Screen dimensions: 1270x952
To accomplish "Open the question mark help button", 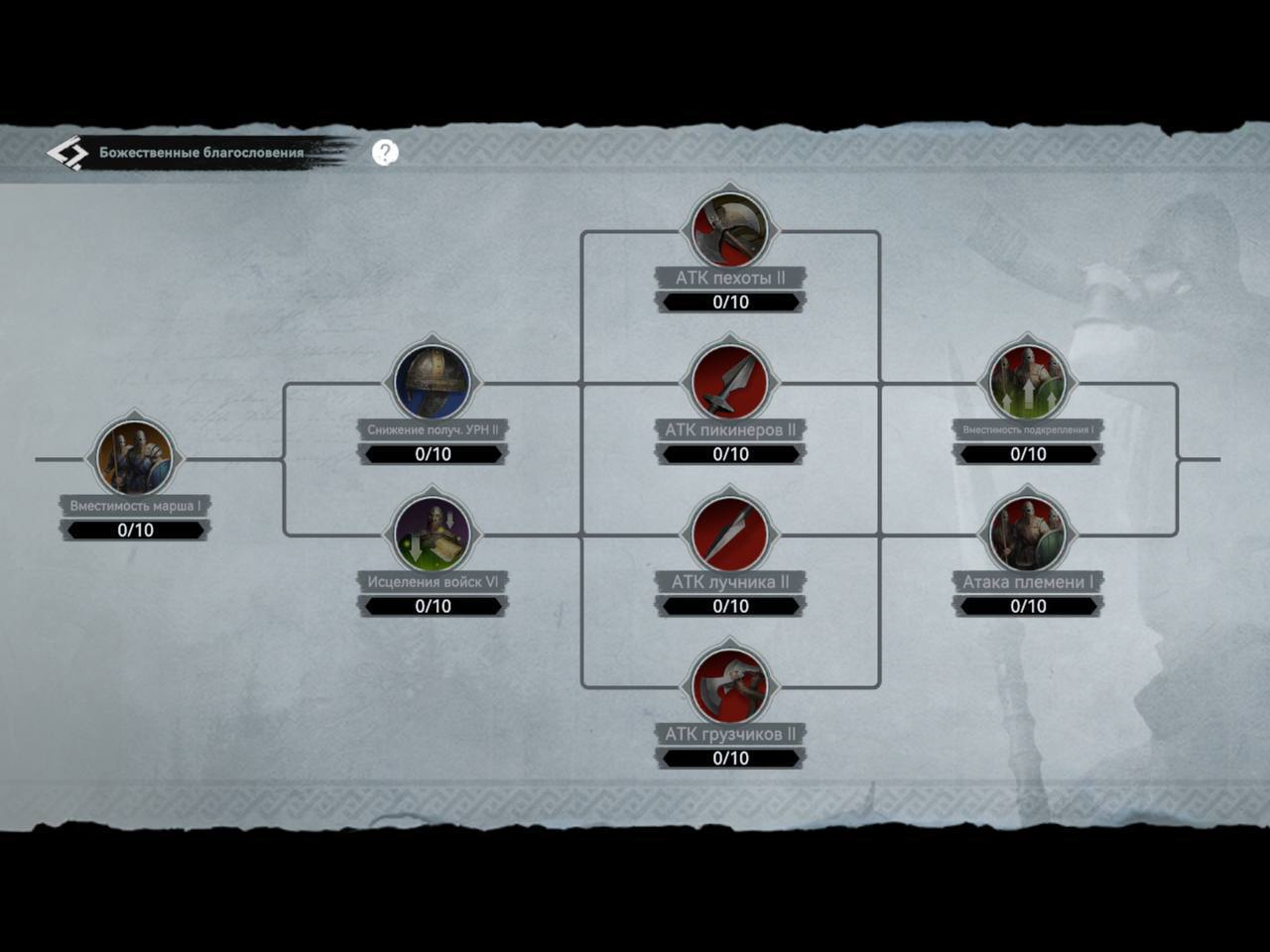I will [x=385, y=153].
